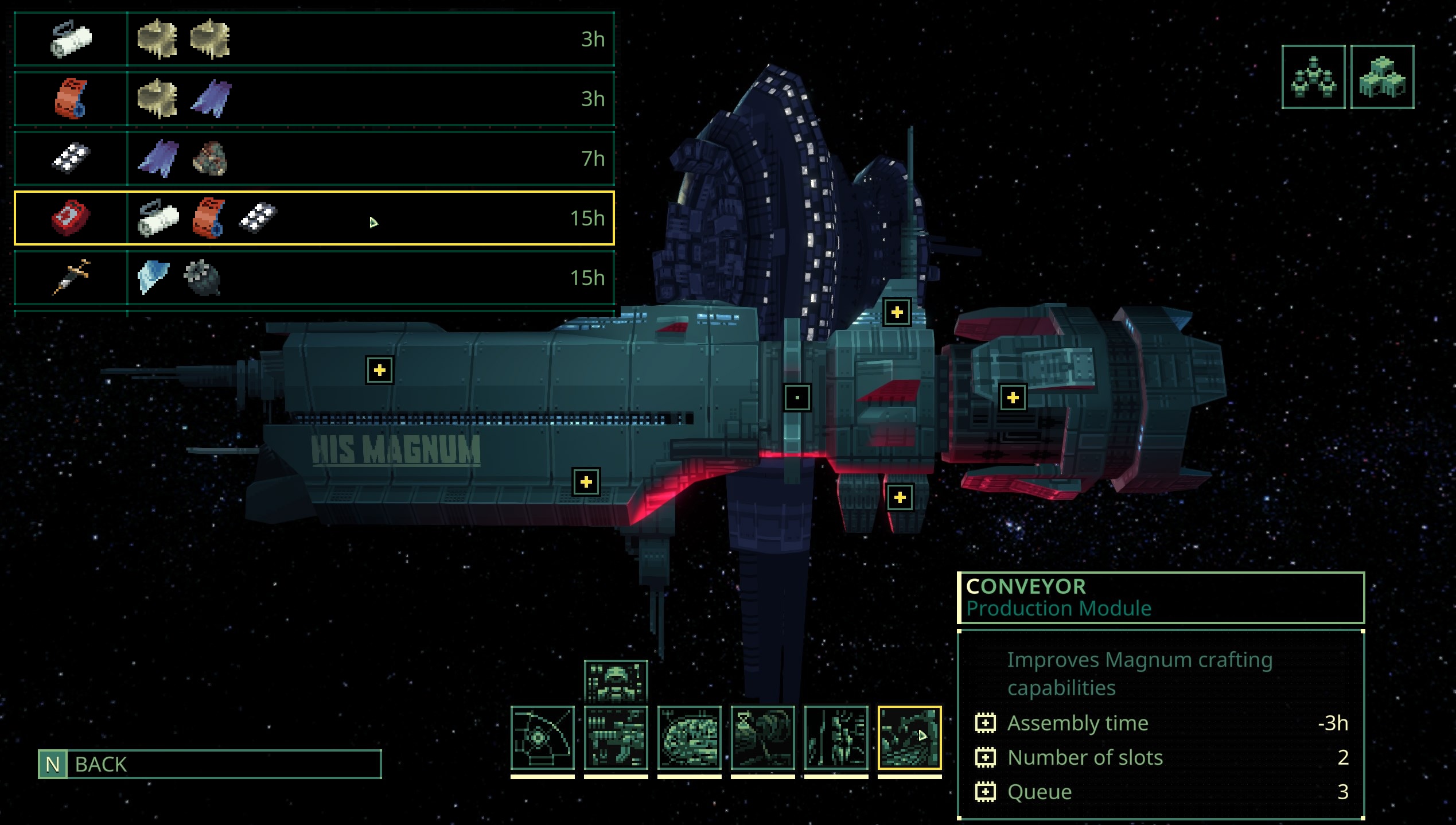Pick the red medkit recipe row
The image size is (1456, 825).
[314, 218]
